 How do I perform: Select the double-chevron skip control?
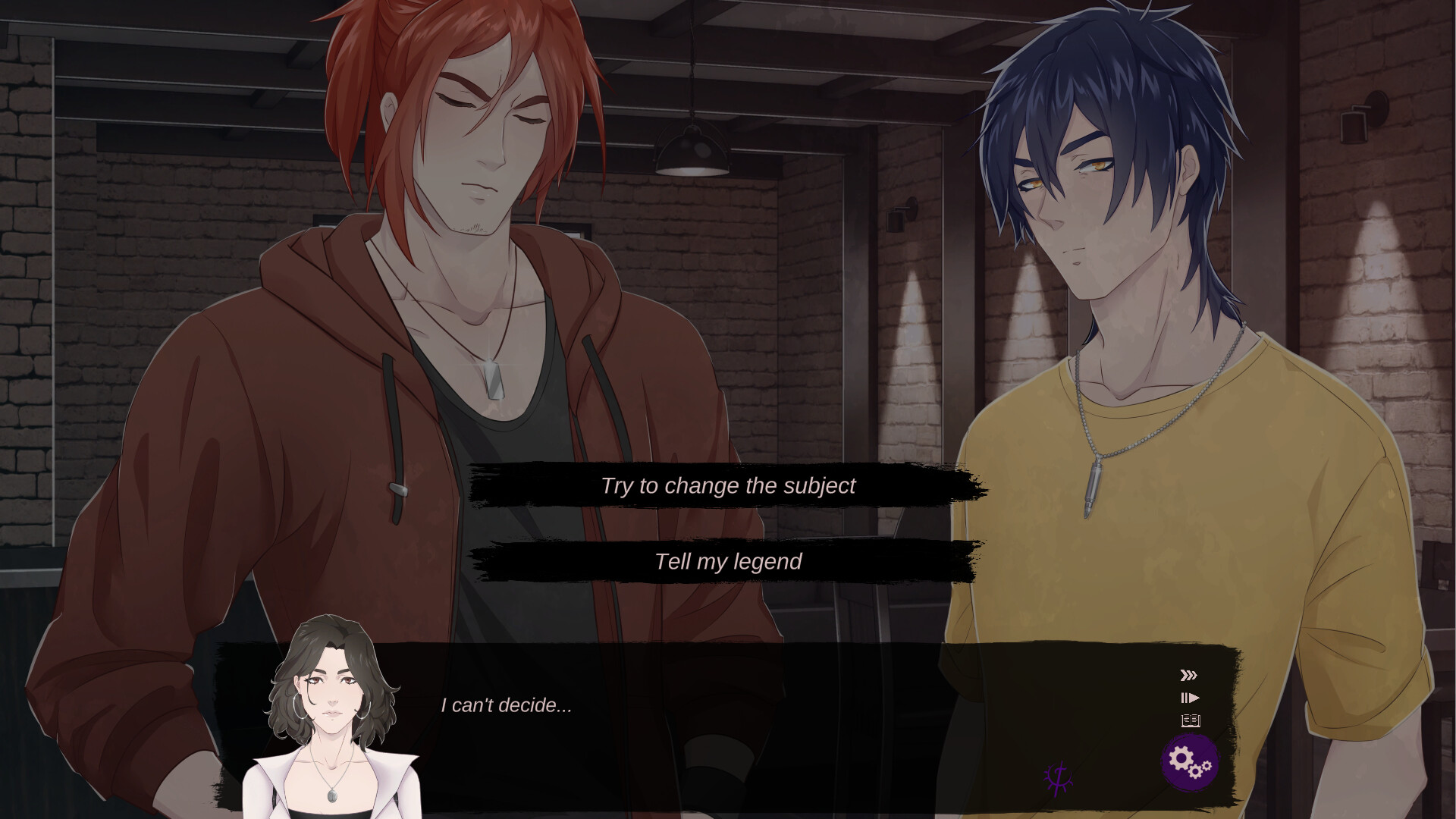click(x=1188, y=673)
